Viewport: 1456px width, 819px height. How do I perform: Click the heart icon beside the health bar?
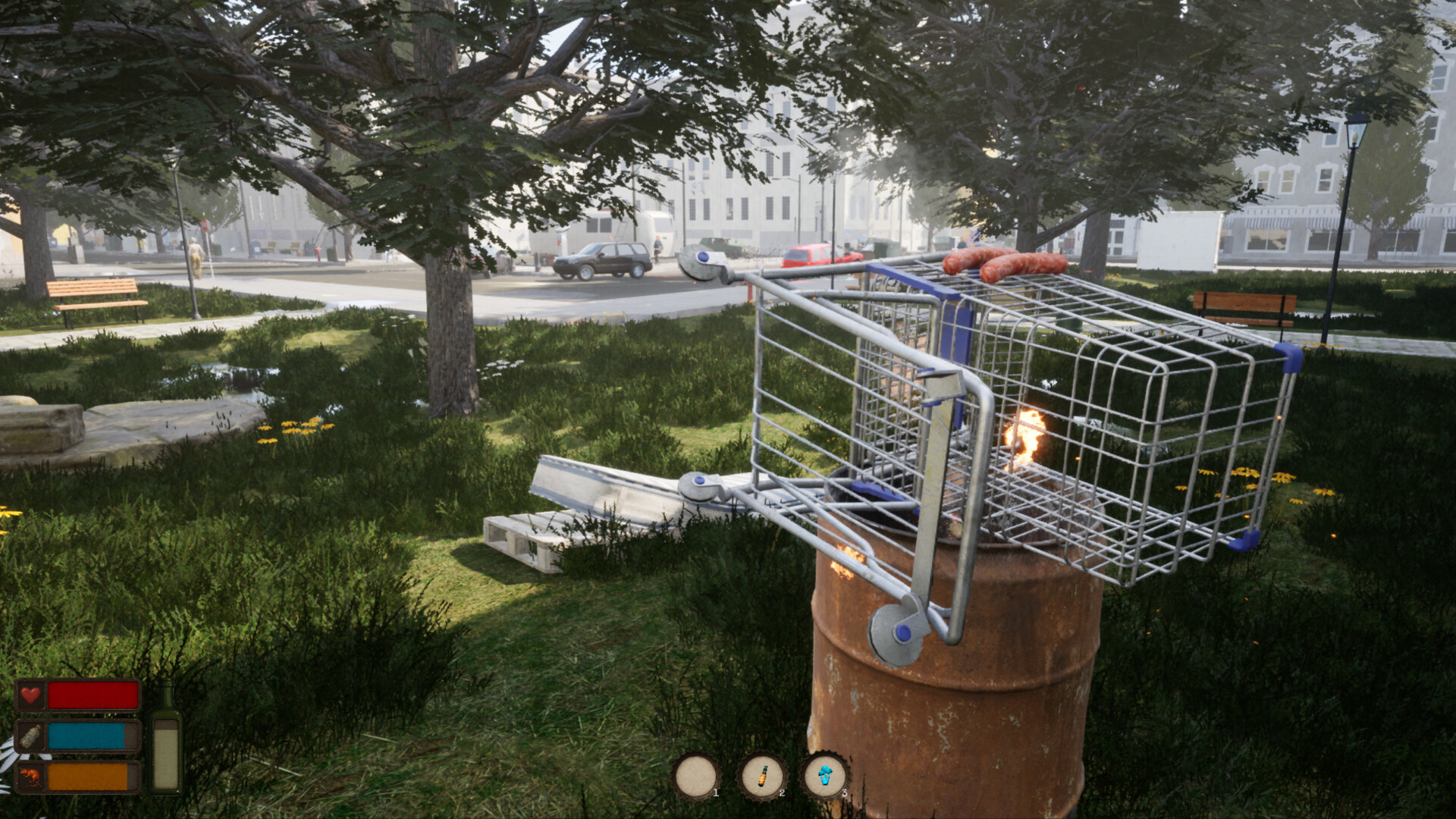[x=32, y=694]
